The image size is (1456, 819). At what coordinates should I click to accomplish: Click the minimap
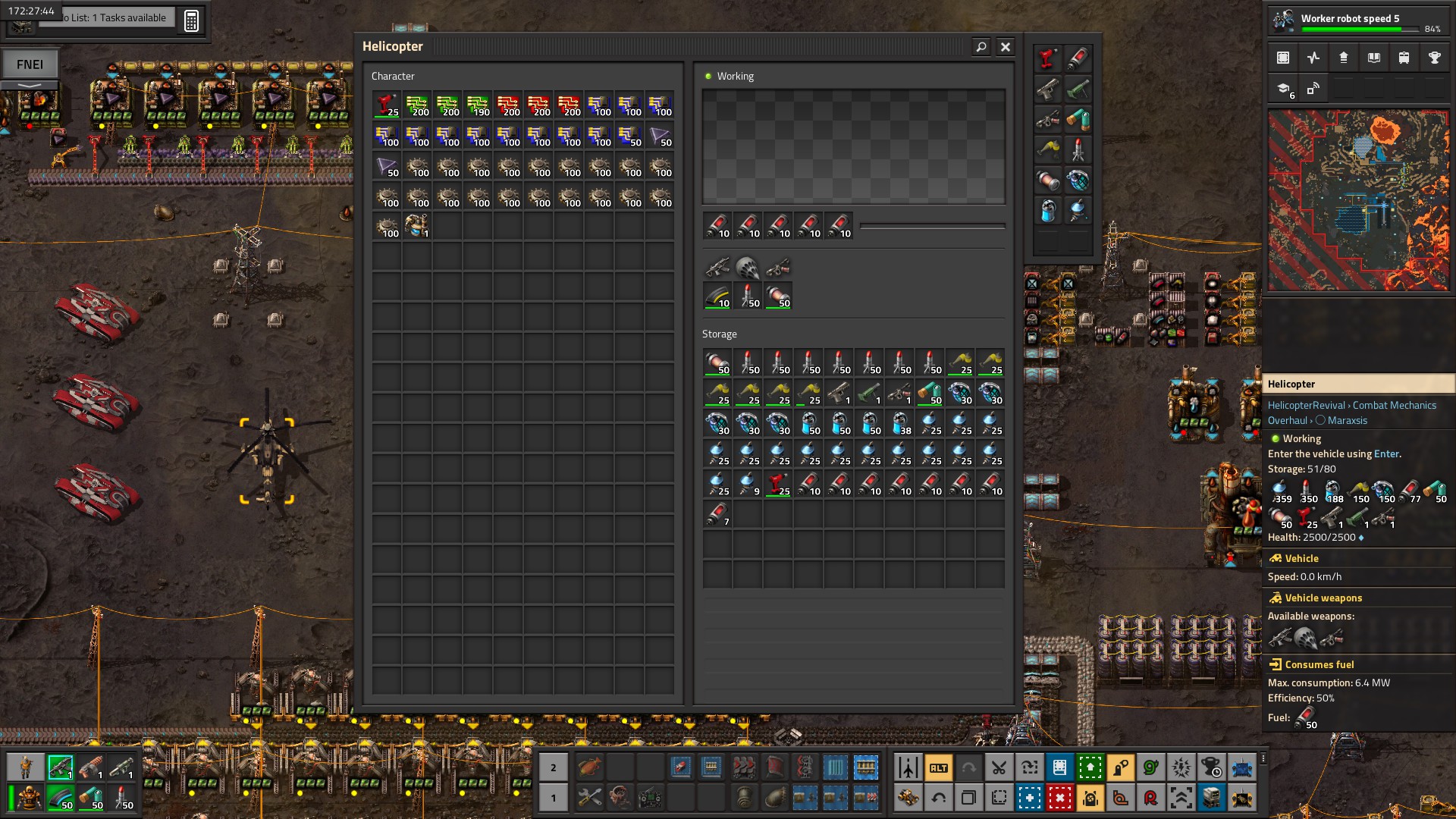1358,200
